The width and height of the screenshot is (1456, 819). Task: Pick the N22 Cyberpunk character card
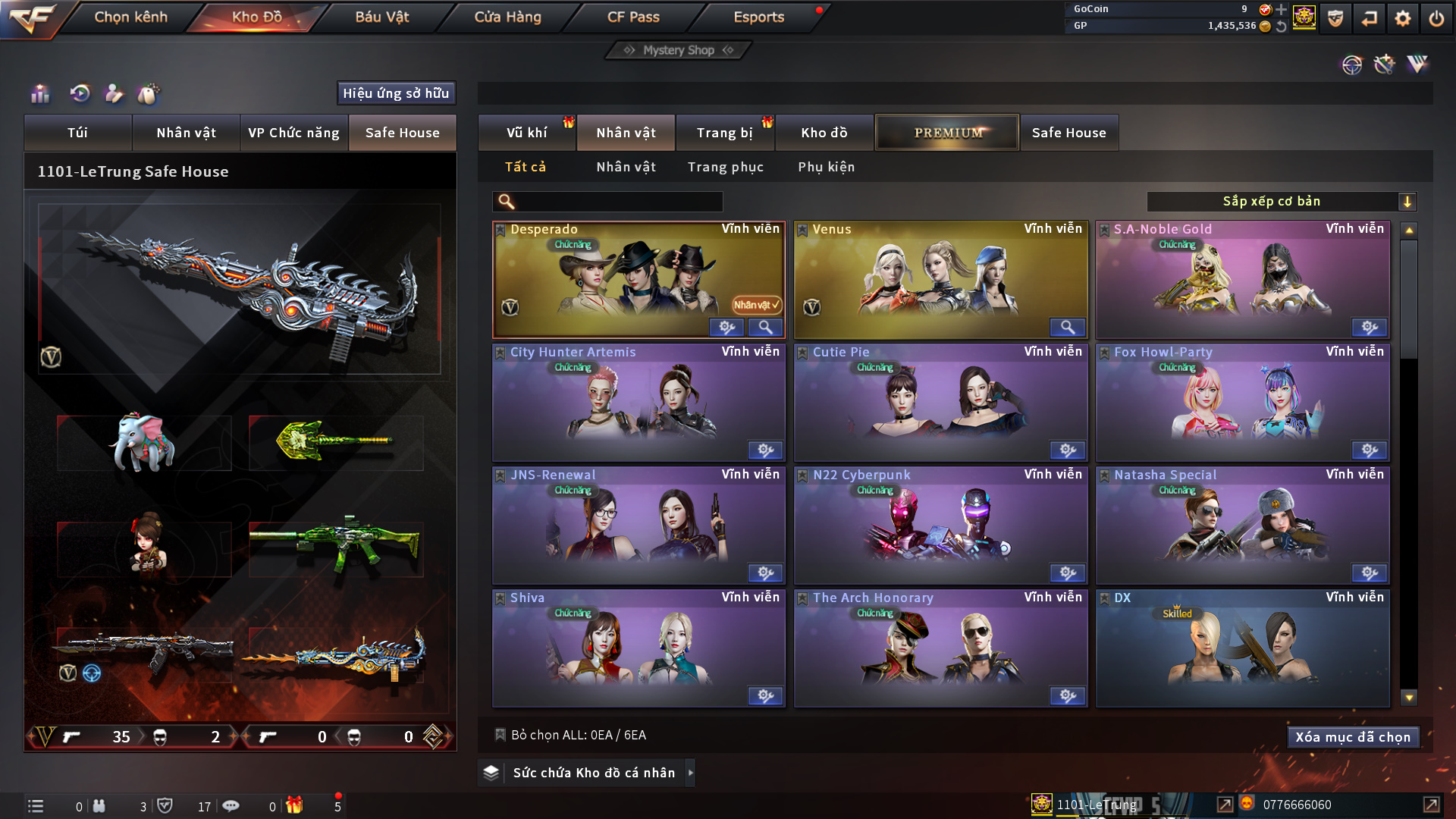click(x=940, y=525)
